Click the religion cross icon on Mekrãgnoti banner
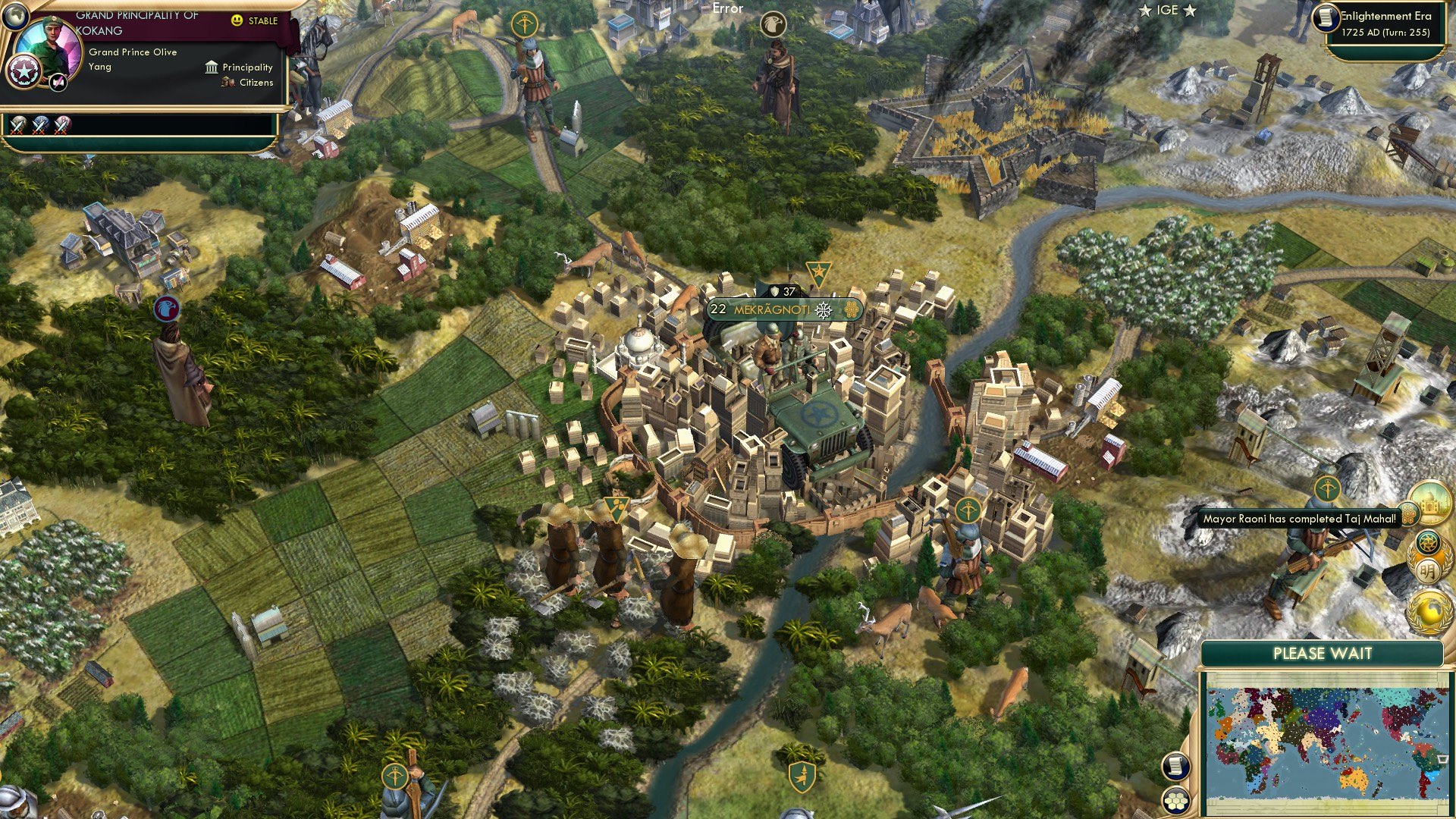 click(x=824, y=309)
